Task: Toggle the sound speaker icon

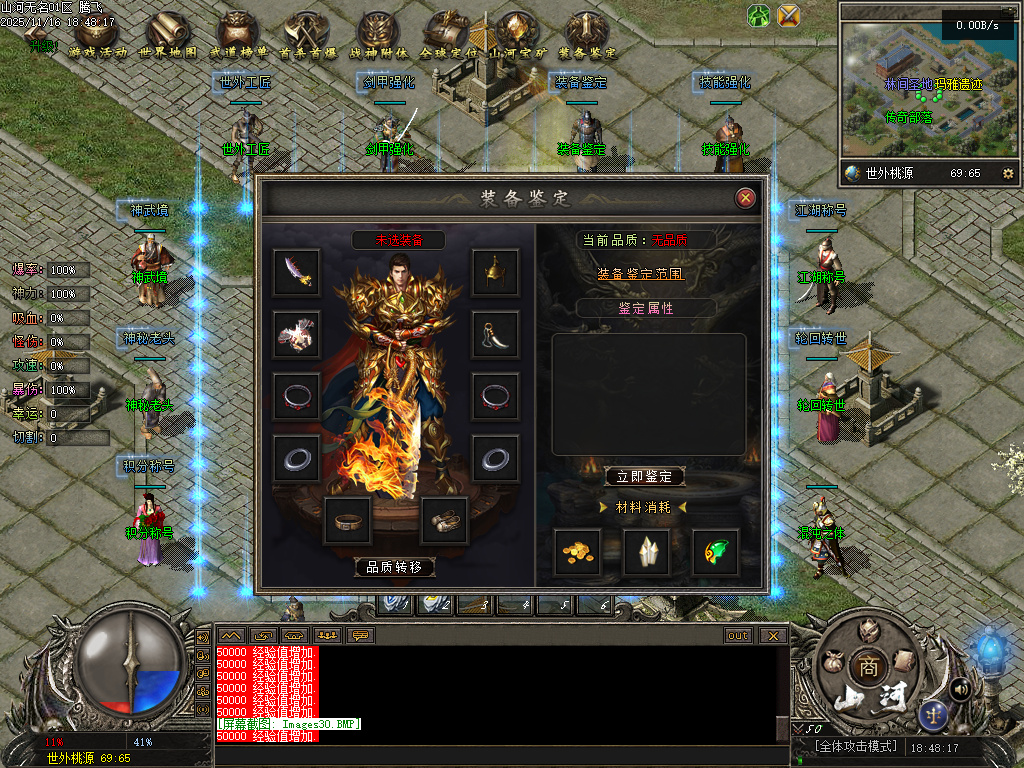Action: tap(961, 688)
